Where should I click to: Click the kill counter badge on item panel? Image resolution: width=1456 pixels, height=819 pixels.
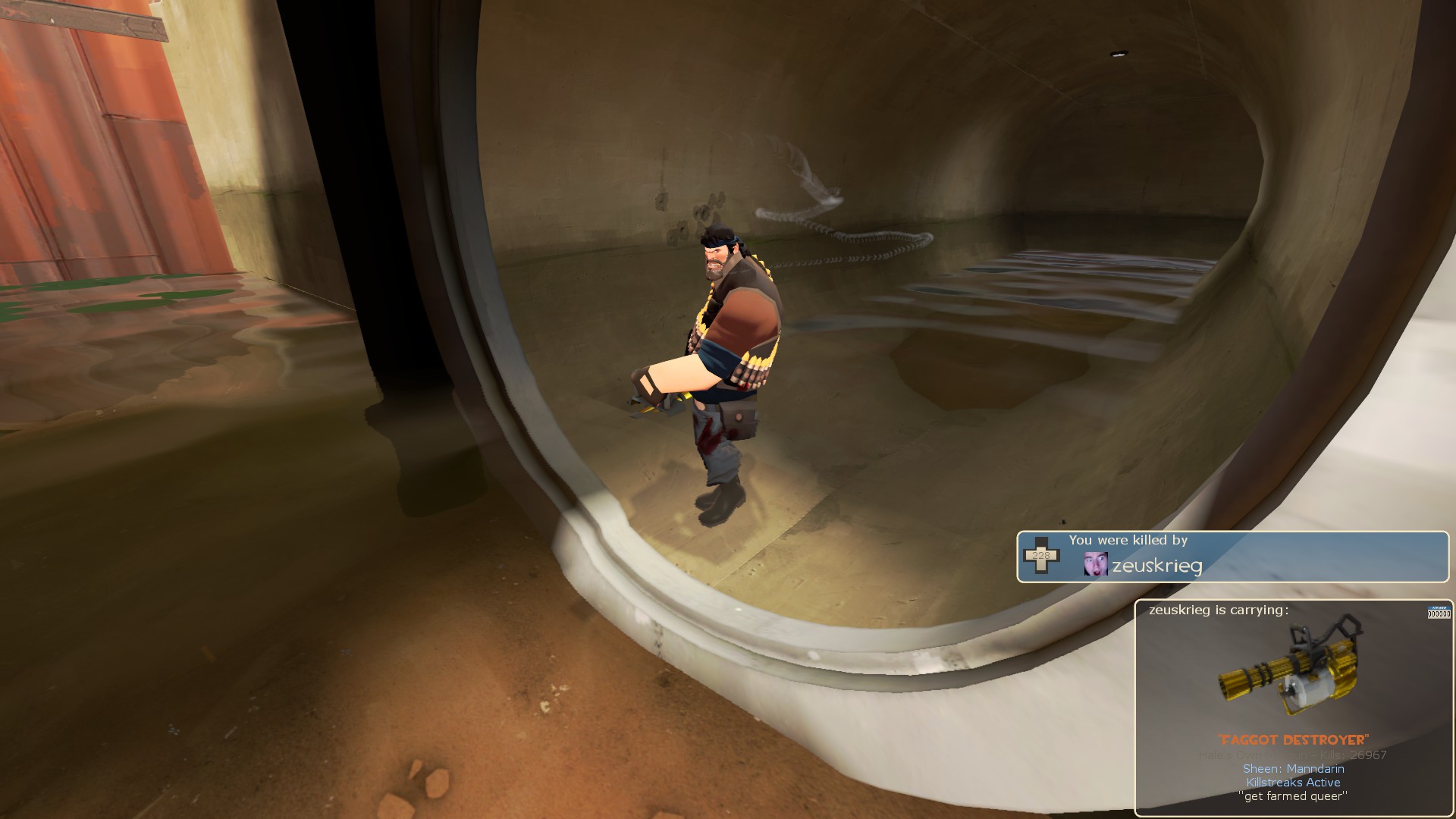point(1439,612)
